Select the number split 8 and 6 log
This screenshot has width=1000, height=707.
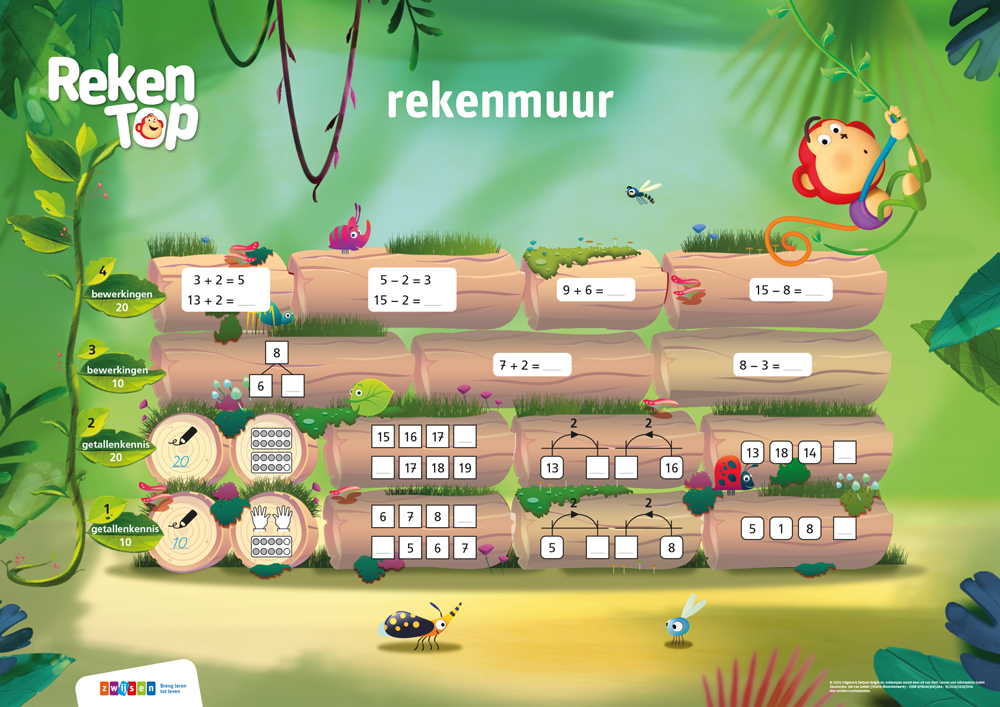tap(277, 369)
